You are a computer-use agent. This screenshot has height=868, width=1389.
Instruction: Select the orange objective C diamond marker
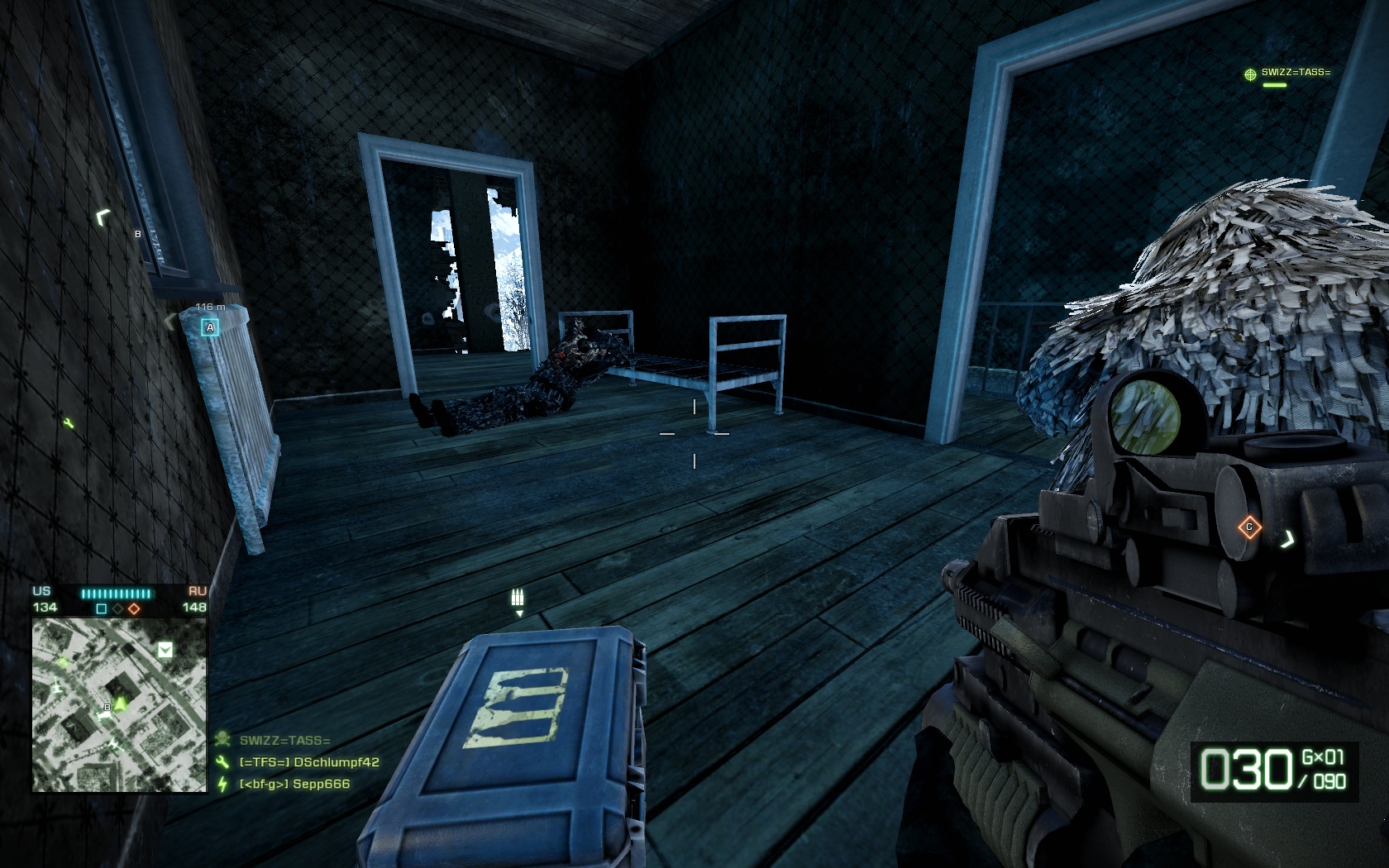coord(1248,527)
